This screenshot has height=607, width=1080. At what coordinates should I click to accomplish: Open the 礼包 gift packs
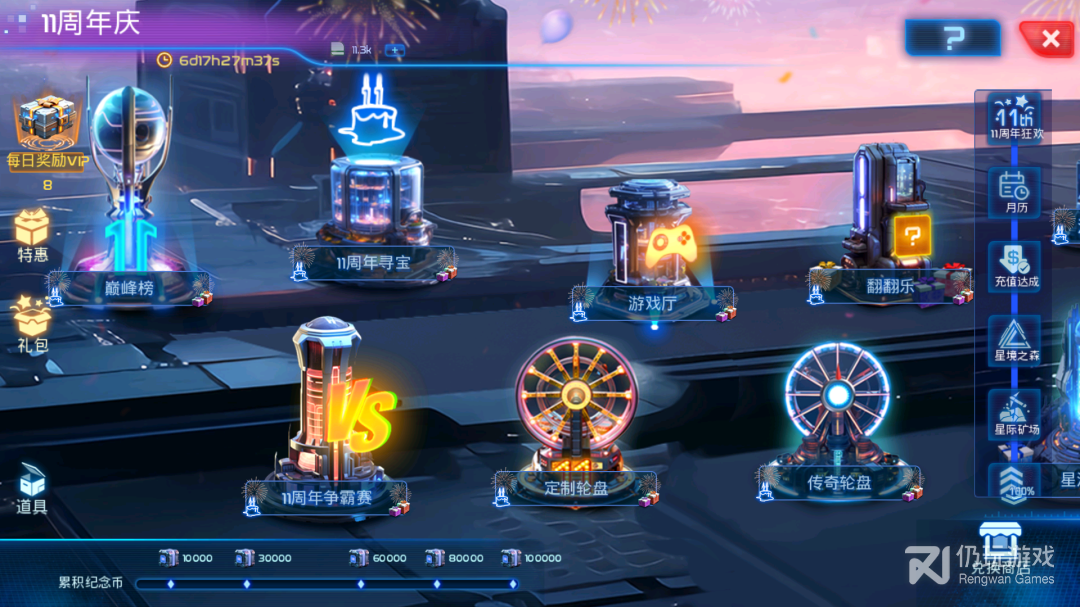(x=32, y=322)
